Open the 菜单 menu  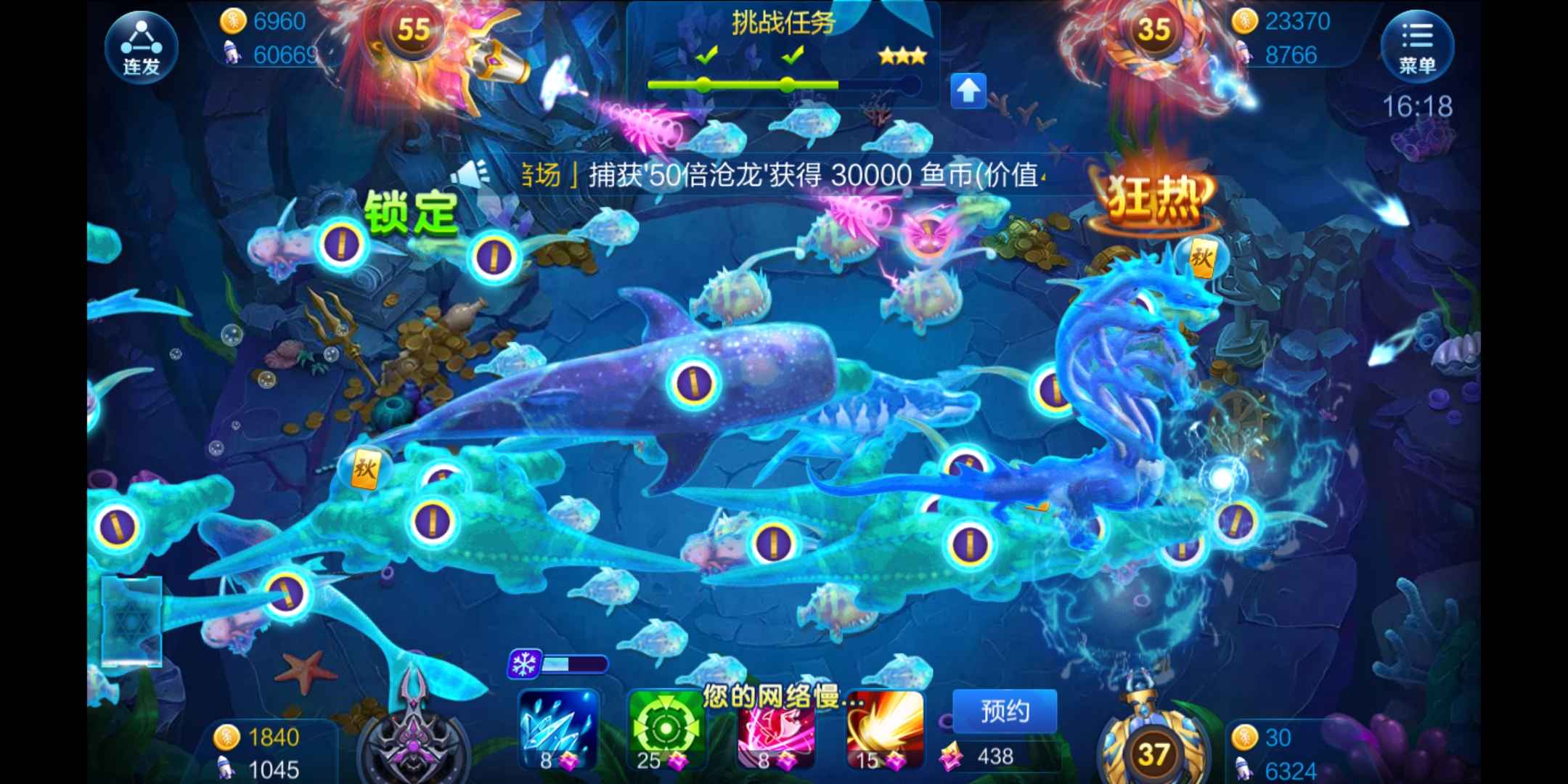tap(1421, 46)
